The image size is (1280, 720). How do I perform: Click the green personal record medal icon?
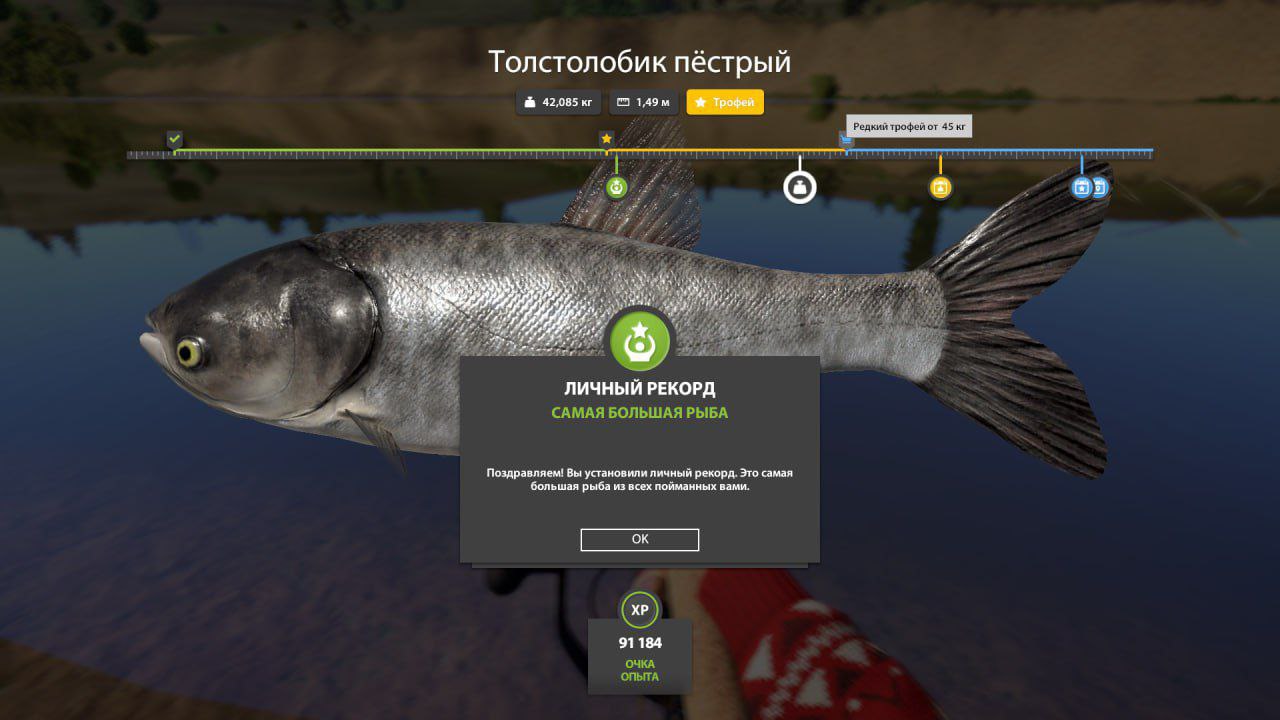coord(640,341)
